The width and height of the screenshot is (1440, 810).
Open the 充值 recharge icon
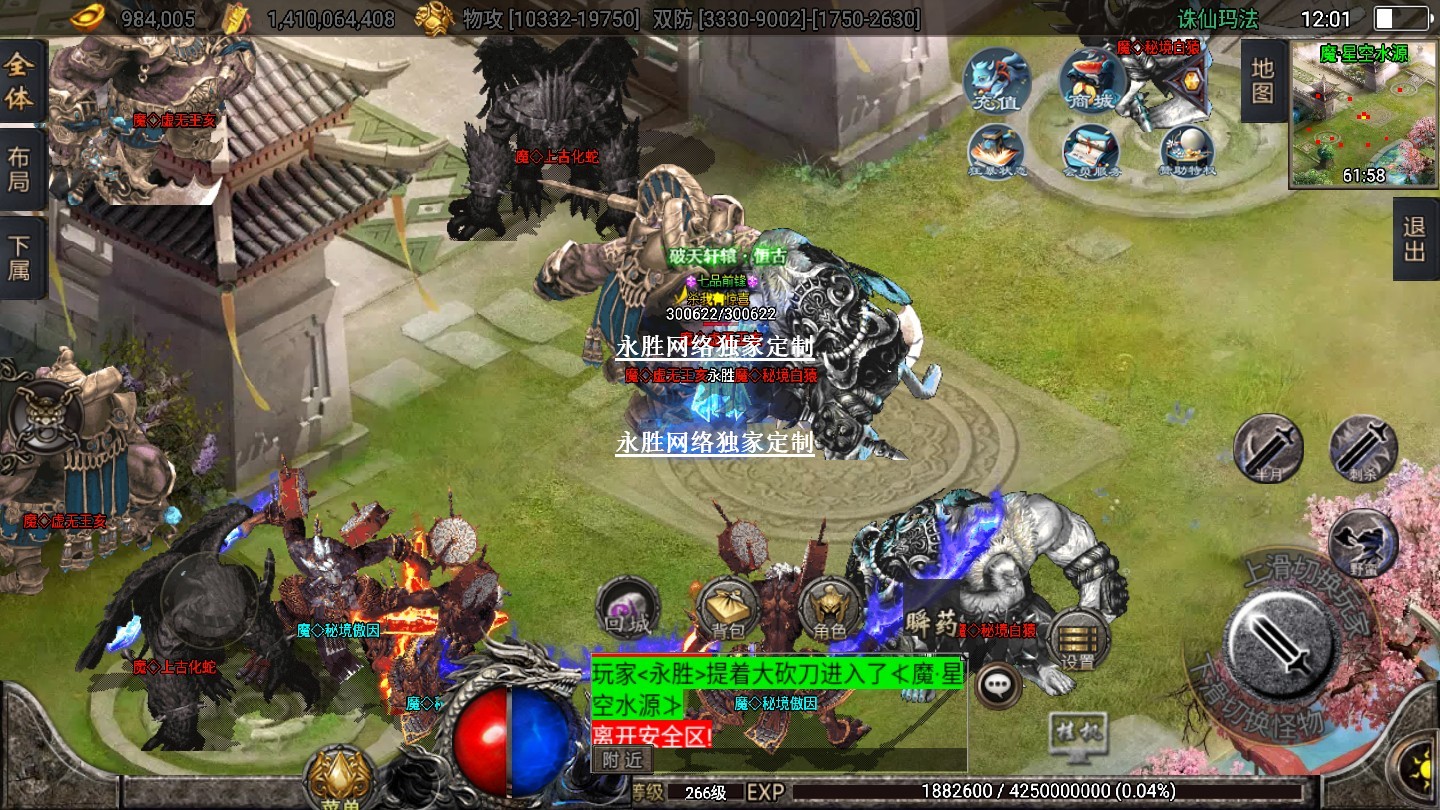coord(997,79)
